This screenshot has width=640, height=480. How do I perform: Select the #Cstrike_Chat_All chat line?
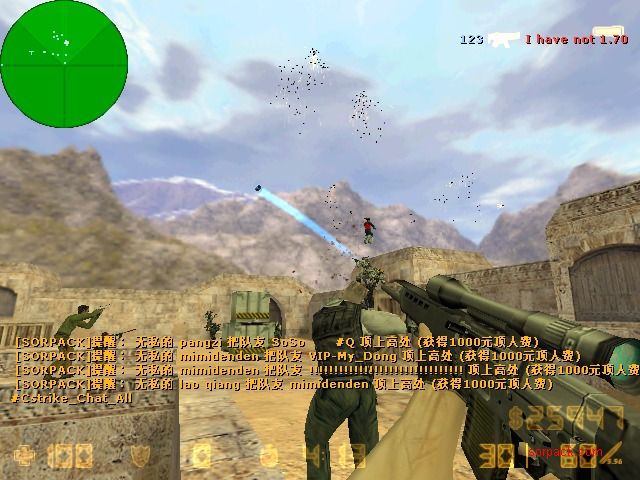click(71, 397)
